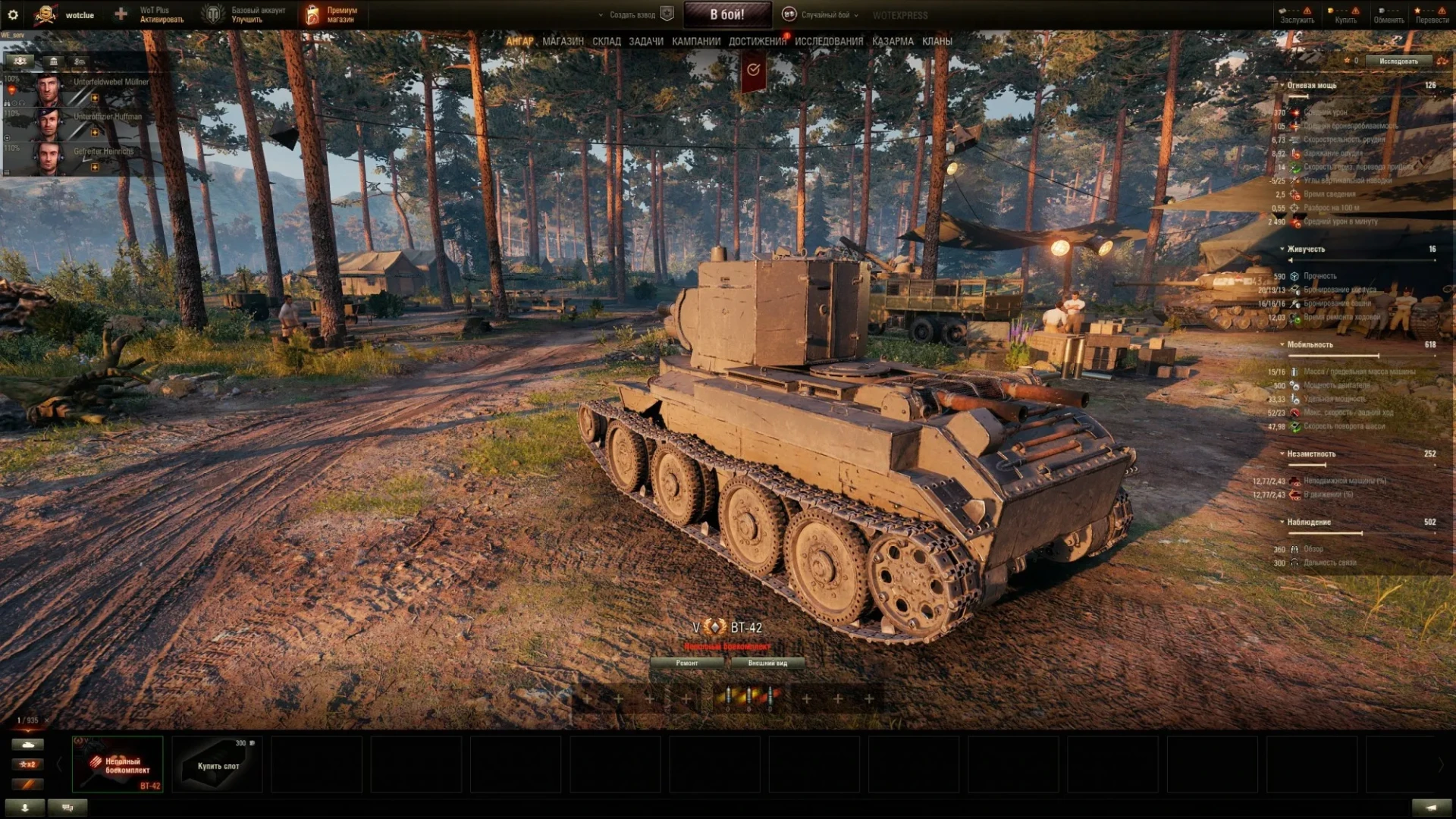
Task: Go to the Кланы tab
Action: point(937,42)
